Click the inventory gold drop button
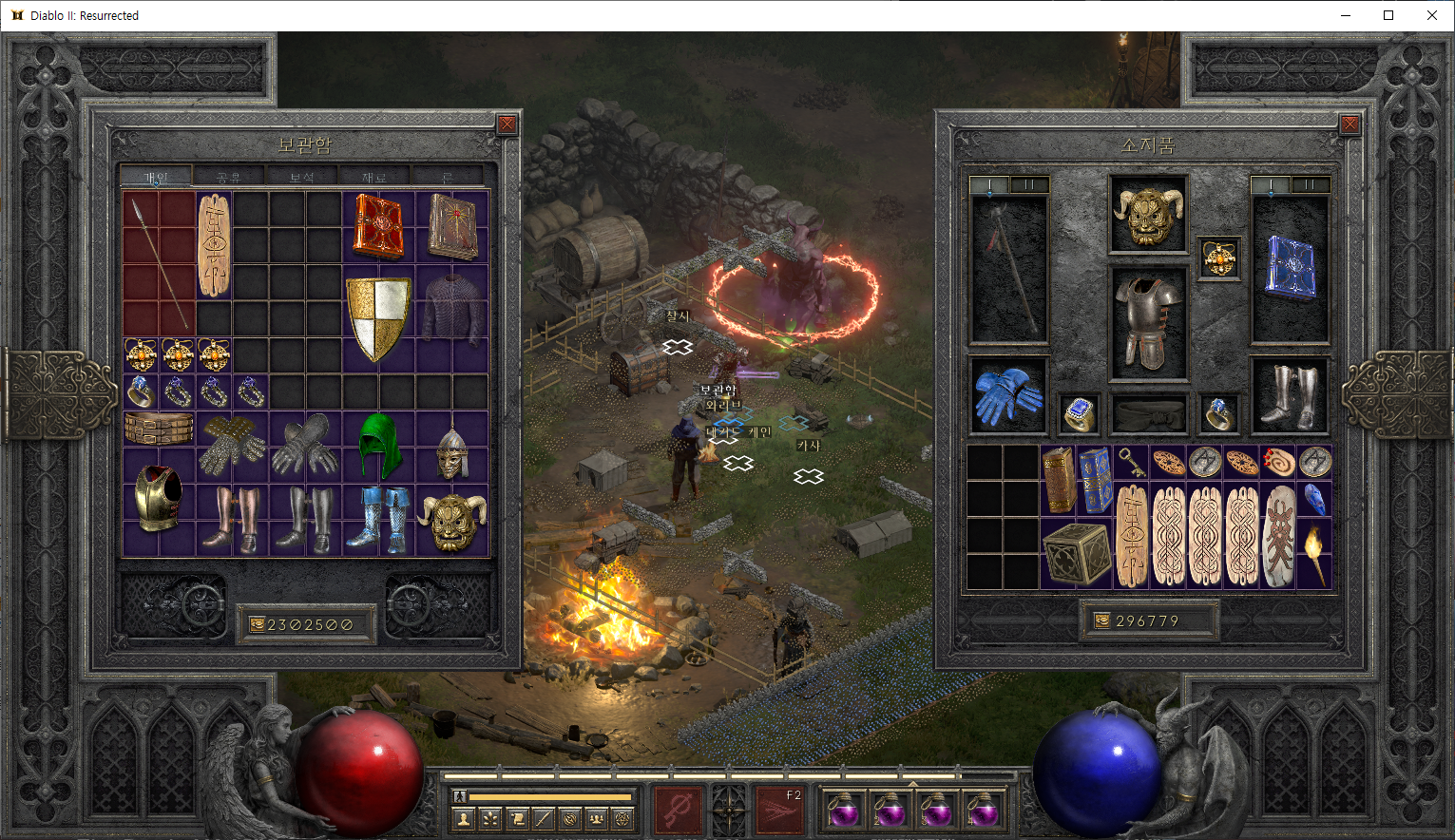This screenshot has width=1455, height=840. [x=1102, y=620]
